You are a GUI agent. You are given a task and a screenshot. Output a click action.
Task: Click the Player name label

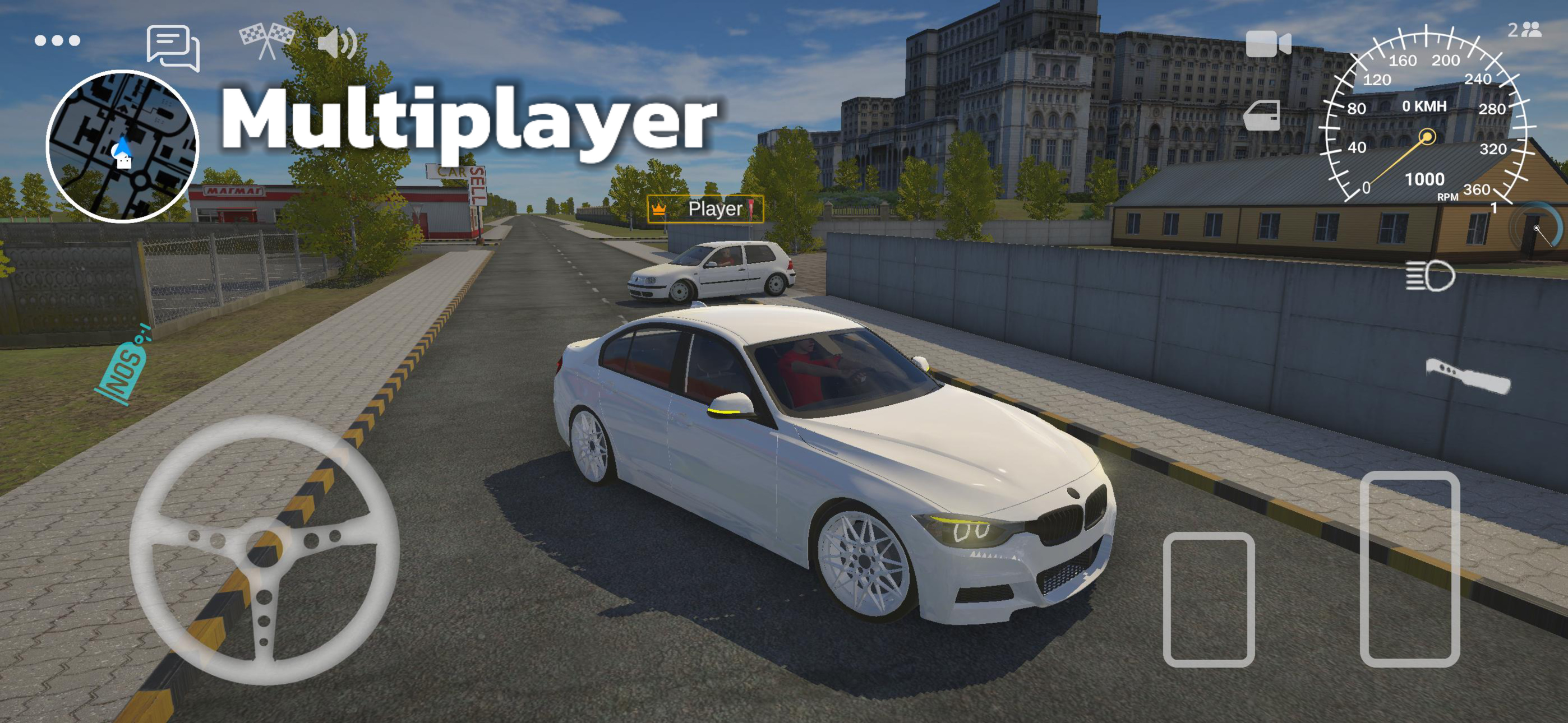[x=715, y=210]
